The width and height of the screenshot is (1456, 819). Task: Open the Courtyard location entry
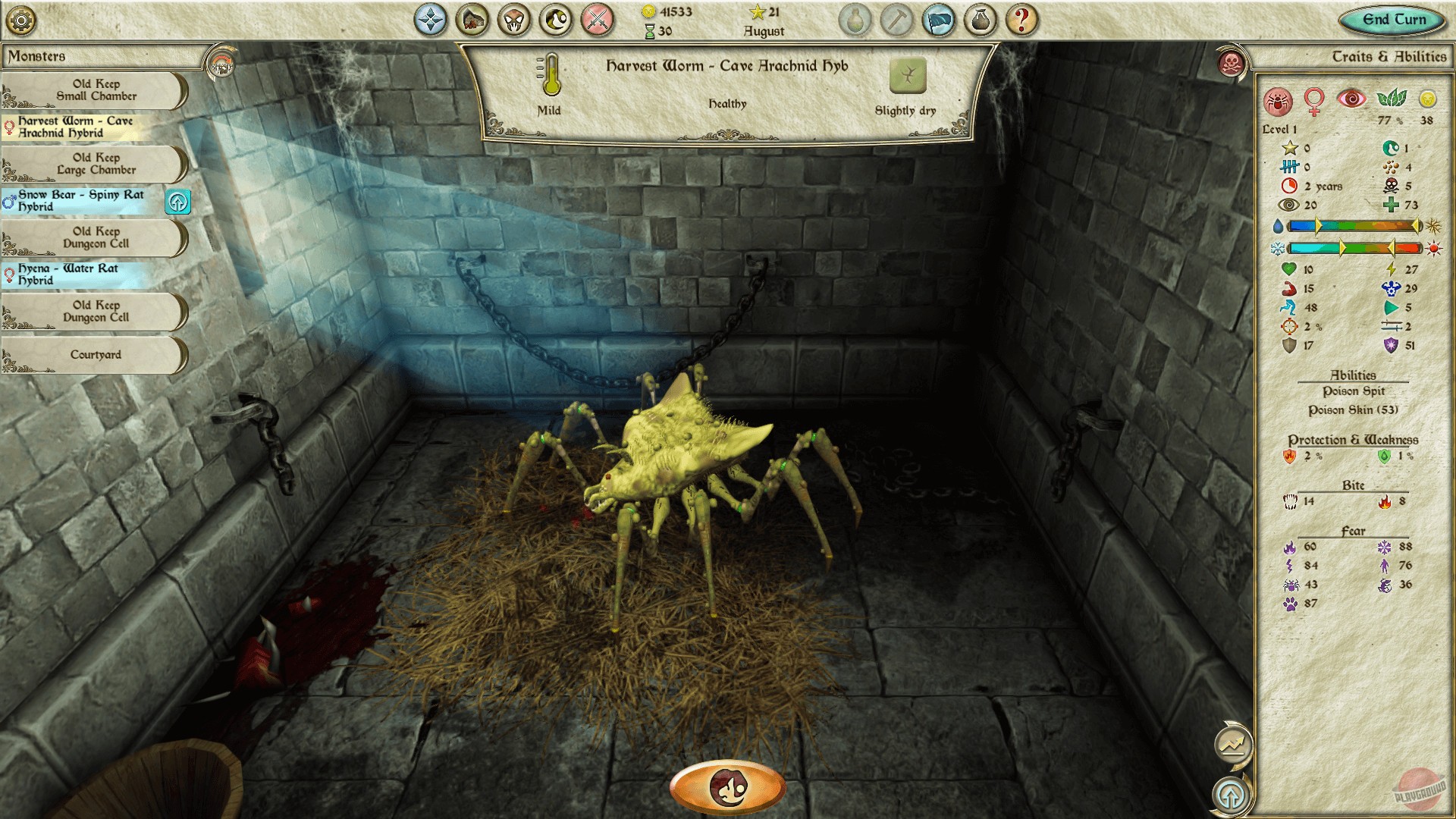pos(95,354)
